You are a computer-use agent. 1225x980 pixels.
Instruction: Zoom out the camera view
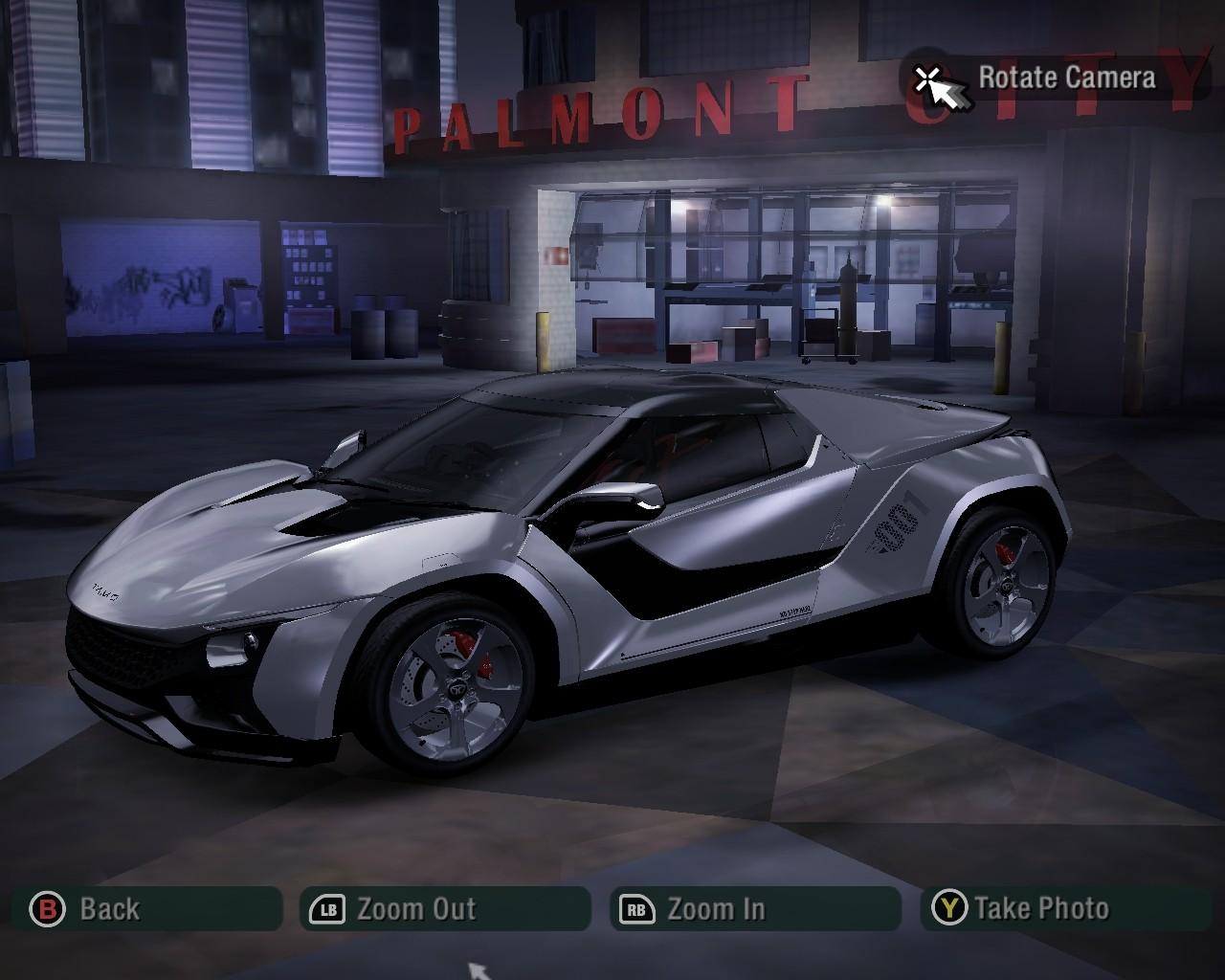tap(444, 908)
